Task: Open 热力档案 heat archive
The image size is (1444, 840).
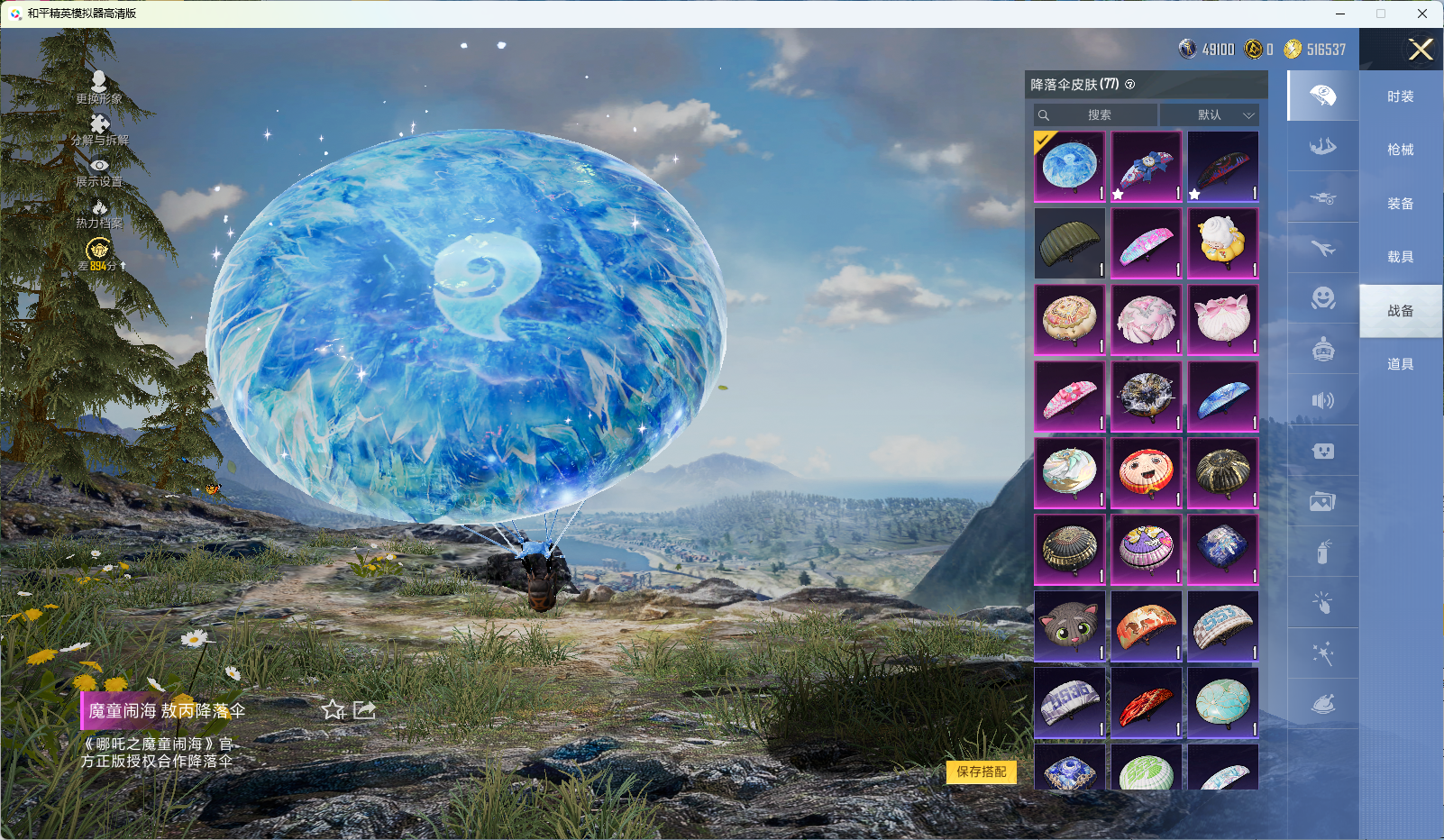Action: coord(99,214)
